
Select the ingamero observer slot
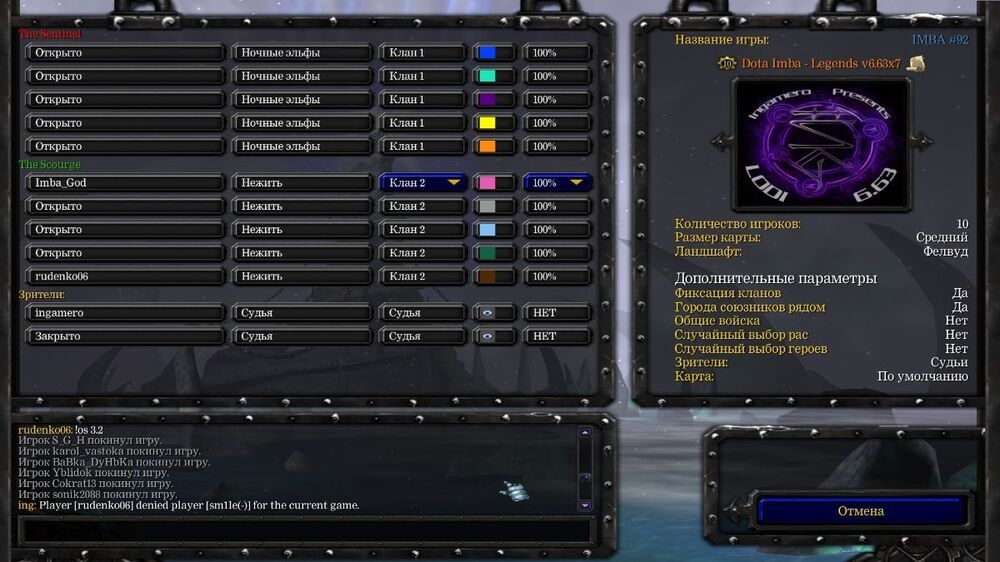coord(125,313)
